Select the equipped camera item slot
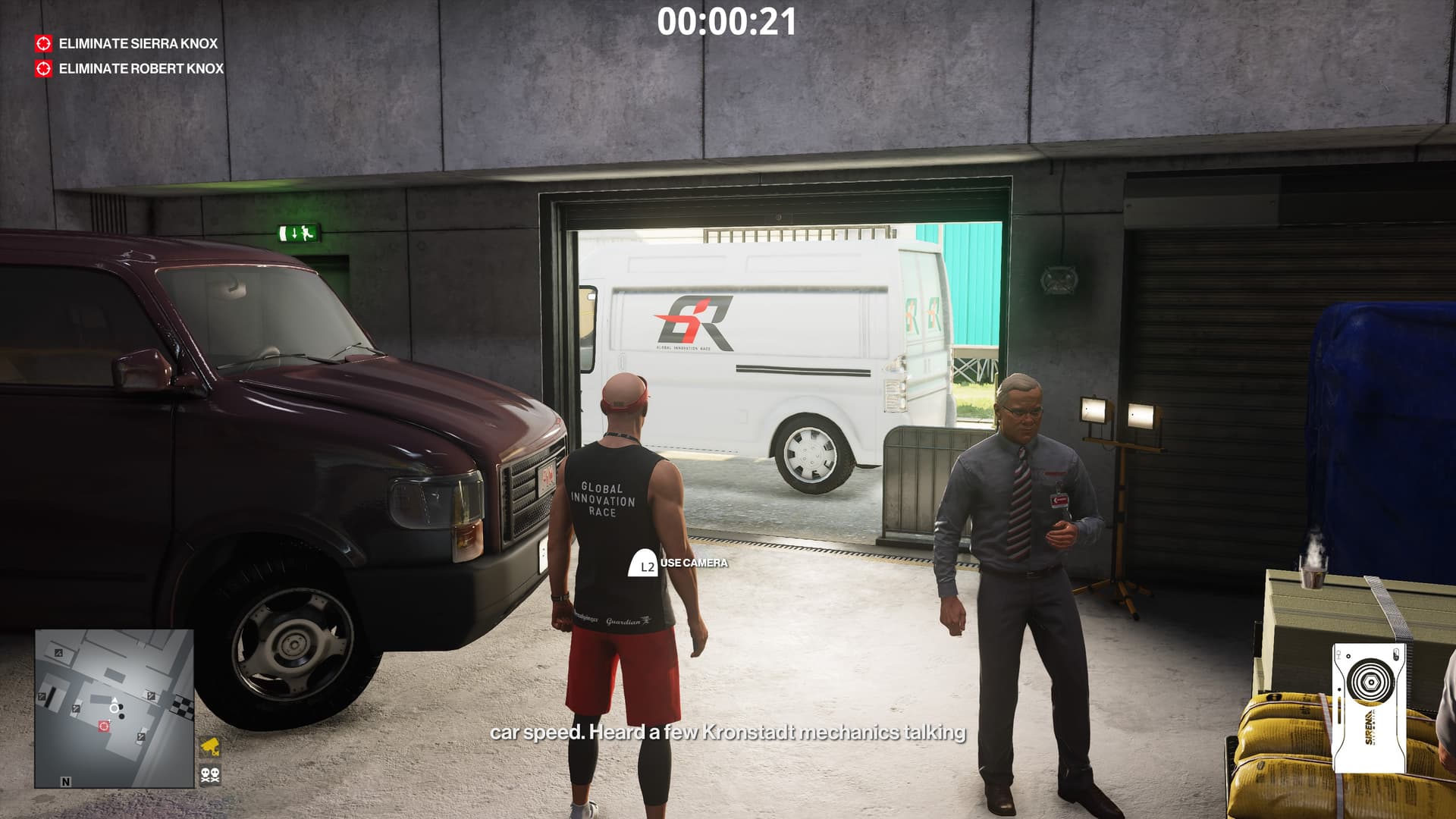 pos(1368,708)
